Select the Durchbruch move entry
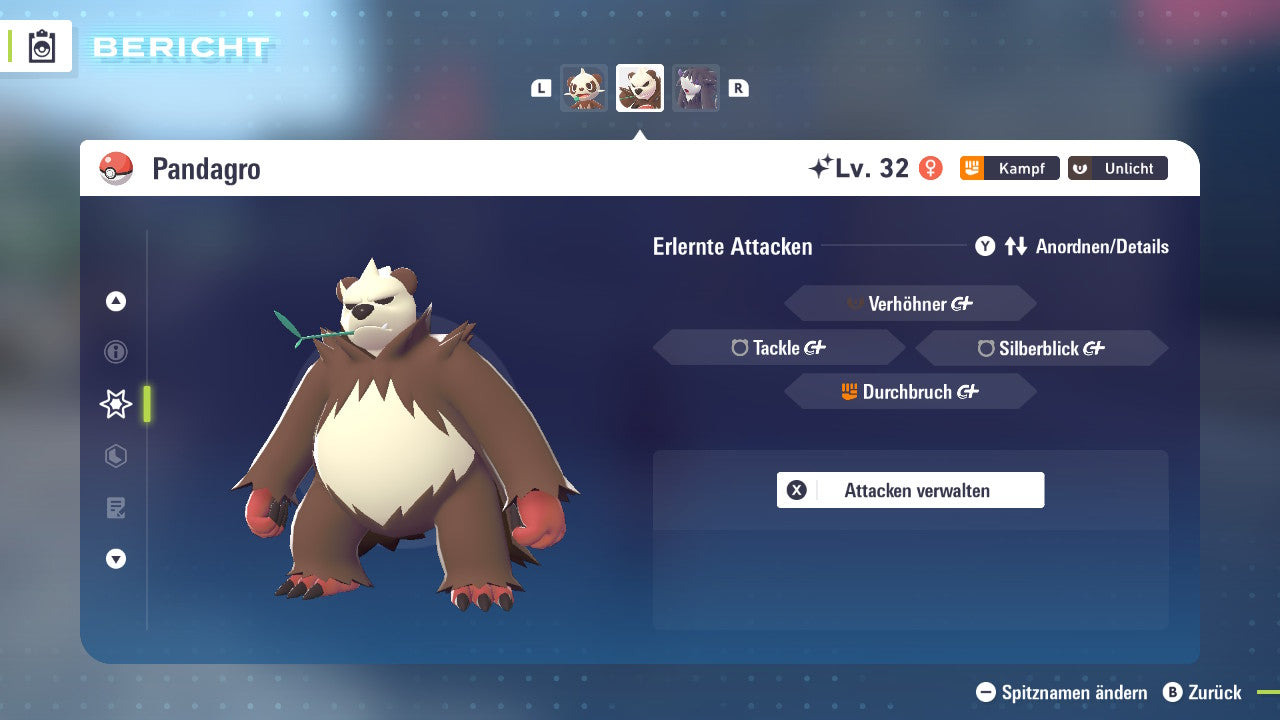Screen dimensions: 1280x720 tap(910, 391)
